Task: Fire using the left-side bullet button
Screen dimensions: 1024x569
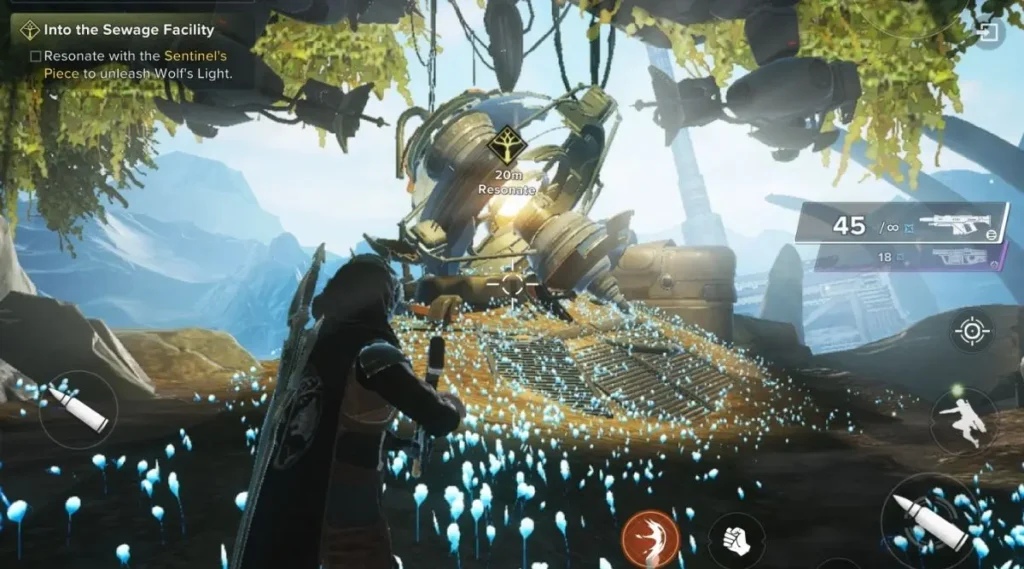Action: [x=79, y=409]
